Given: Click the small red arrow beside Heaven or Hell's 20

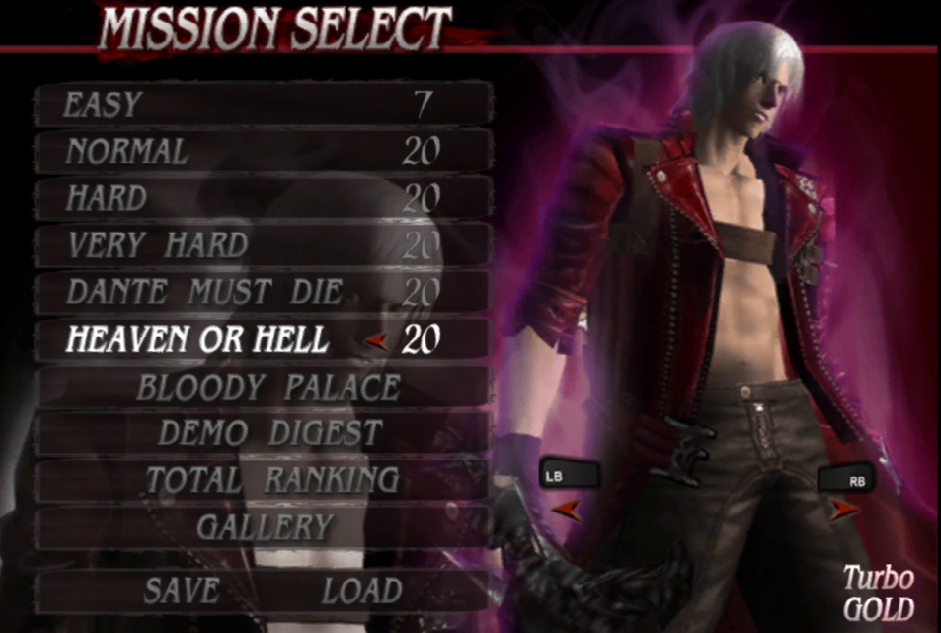Looking at the screenshot, I should click(377, 342).
